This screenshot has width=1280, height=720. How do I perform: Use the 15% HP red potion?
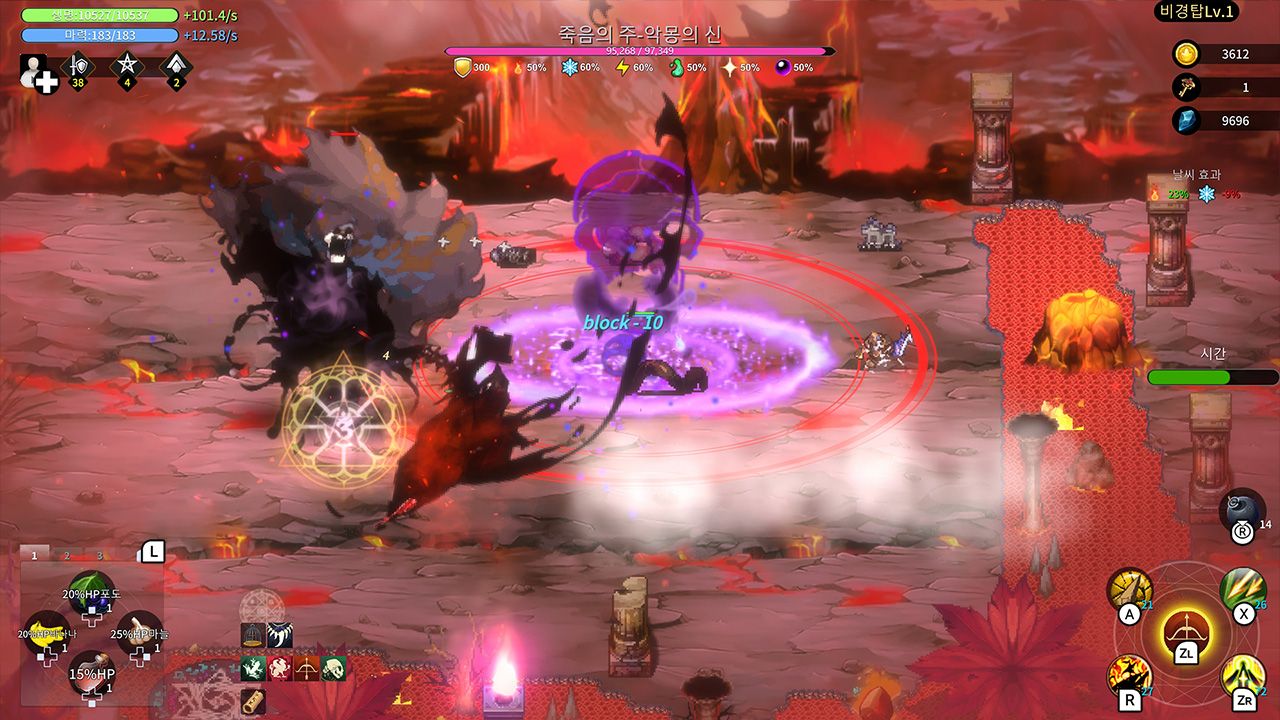pos(91,673)
